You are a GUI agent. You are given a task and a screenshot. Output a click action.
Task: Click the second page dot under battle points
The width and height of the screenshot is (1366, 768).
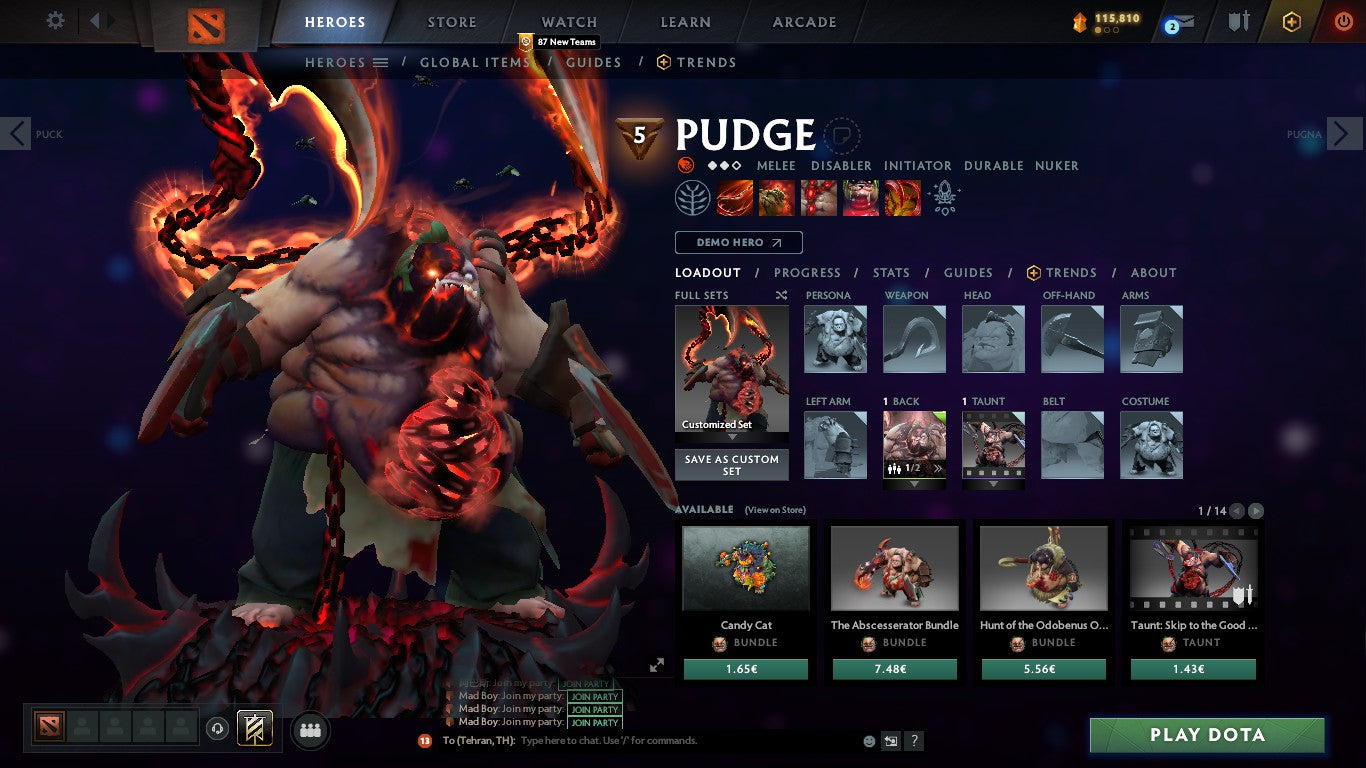1109,31
